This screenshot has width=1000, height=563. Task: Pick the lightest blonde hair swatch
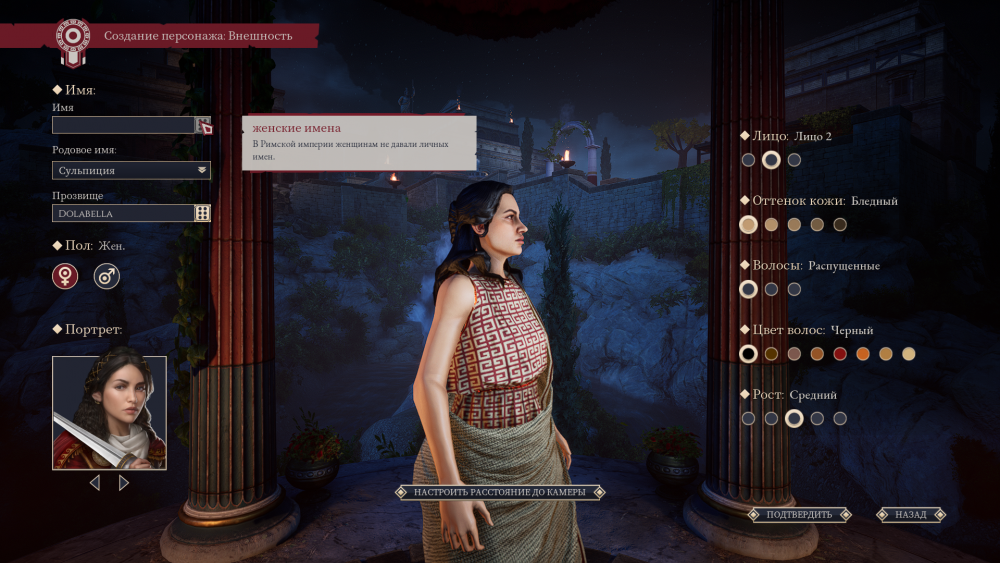909,354
